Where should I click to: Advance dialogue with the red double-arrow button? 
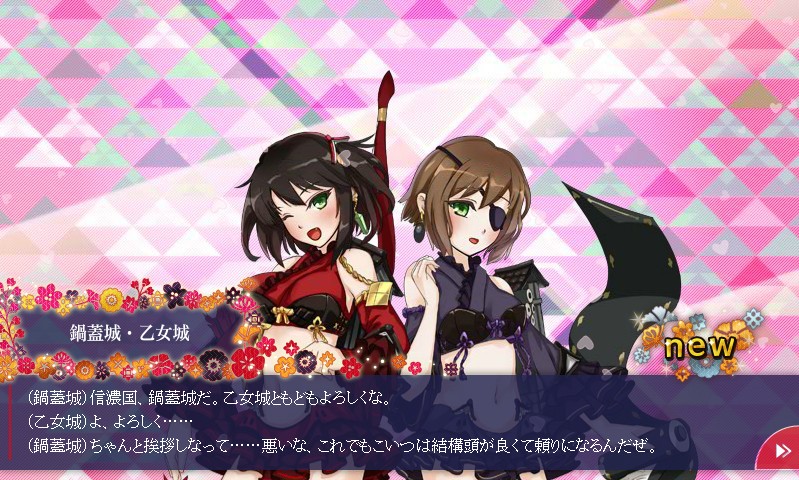781,453
